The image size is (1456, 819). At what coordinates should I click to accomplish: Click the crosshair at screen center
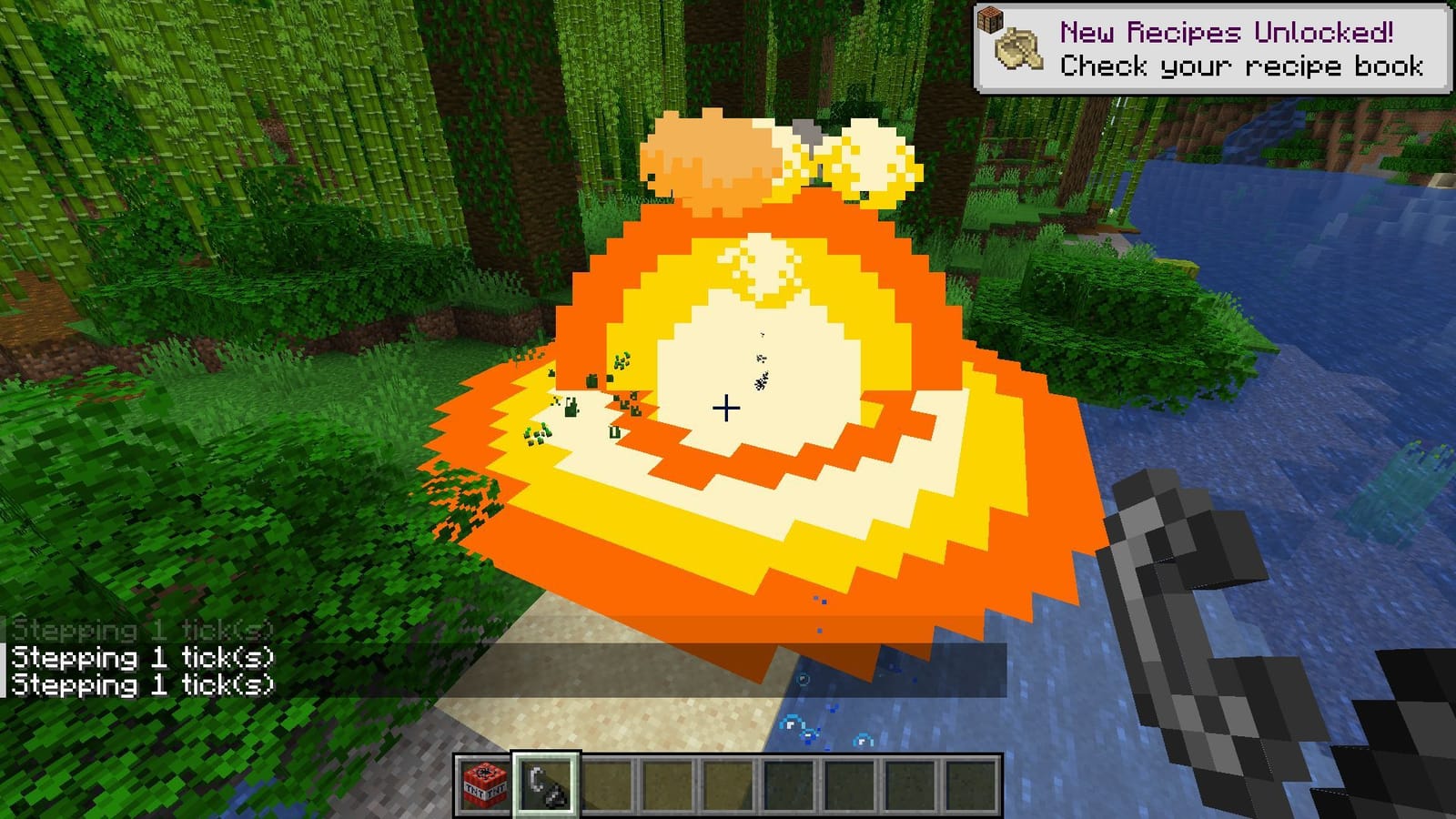(x=726, y=409)
